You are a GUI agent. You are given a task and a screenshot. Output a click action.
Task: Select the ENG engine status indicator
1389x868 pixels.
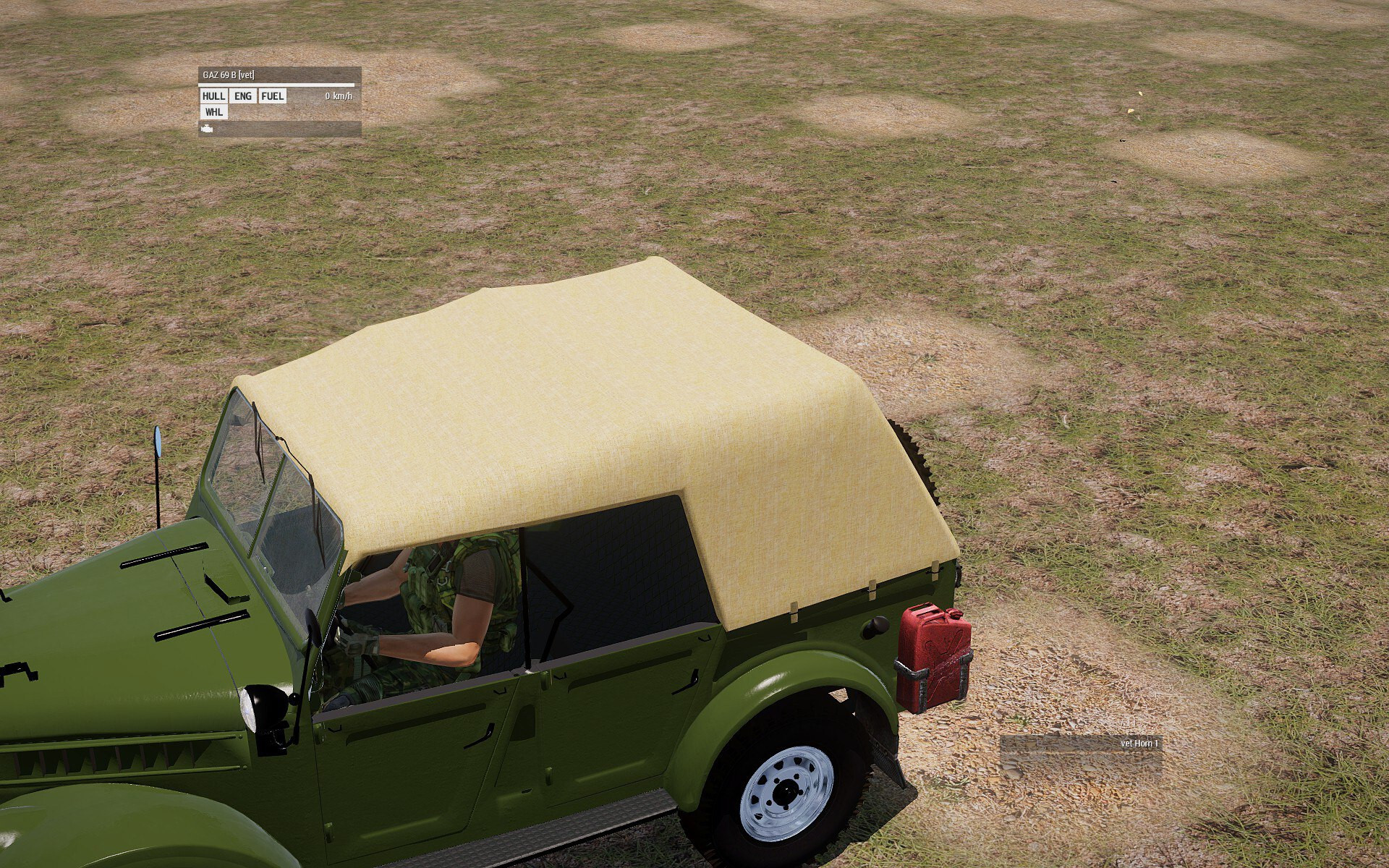point(243,96)
